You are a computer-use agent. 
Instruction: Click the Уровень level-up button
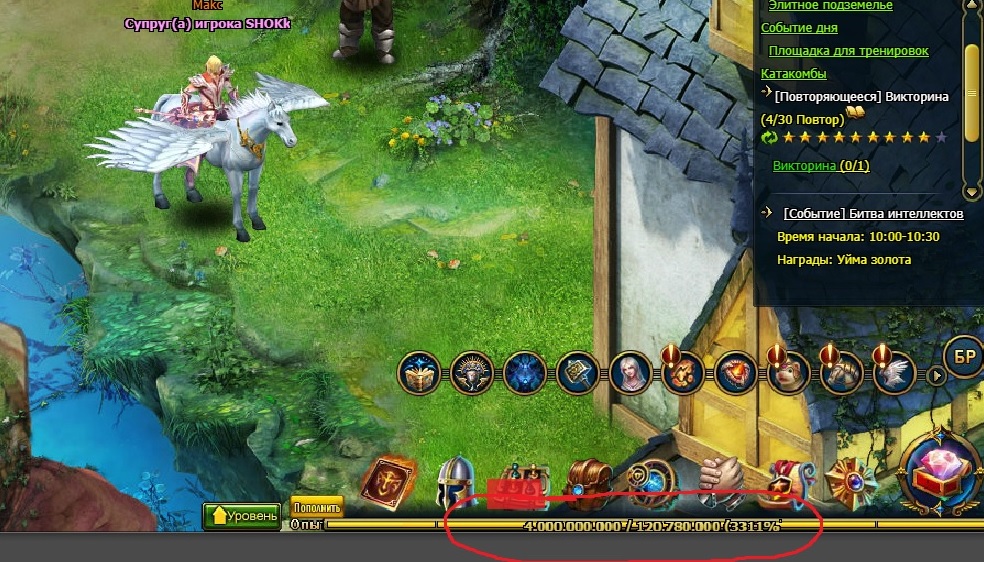(242, 516)
